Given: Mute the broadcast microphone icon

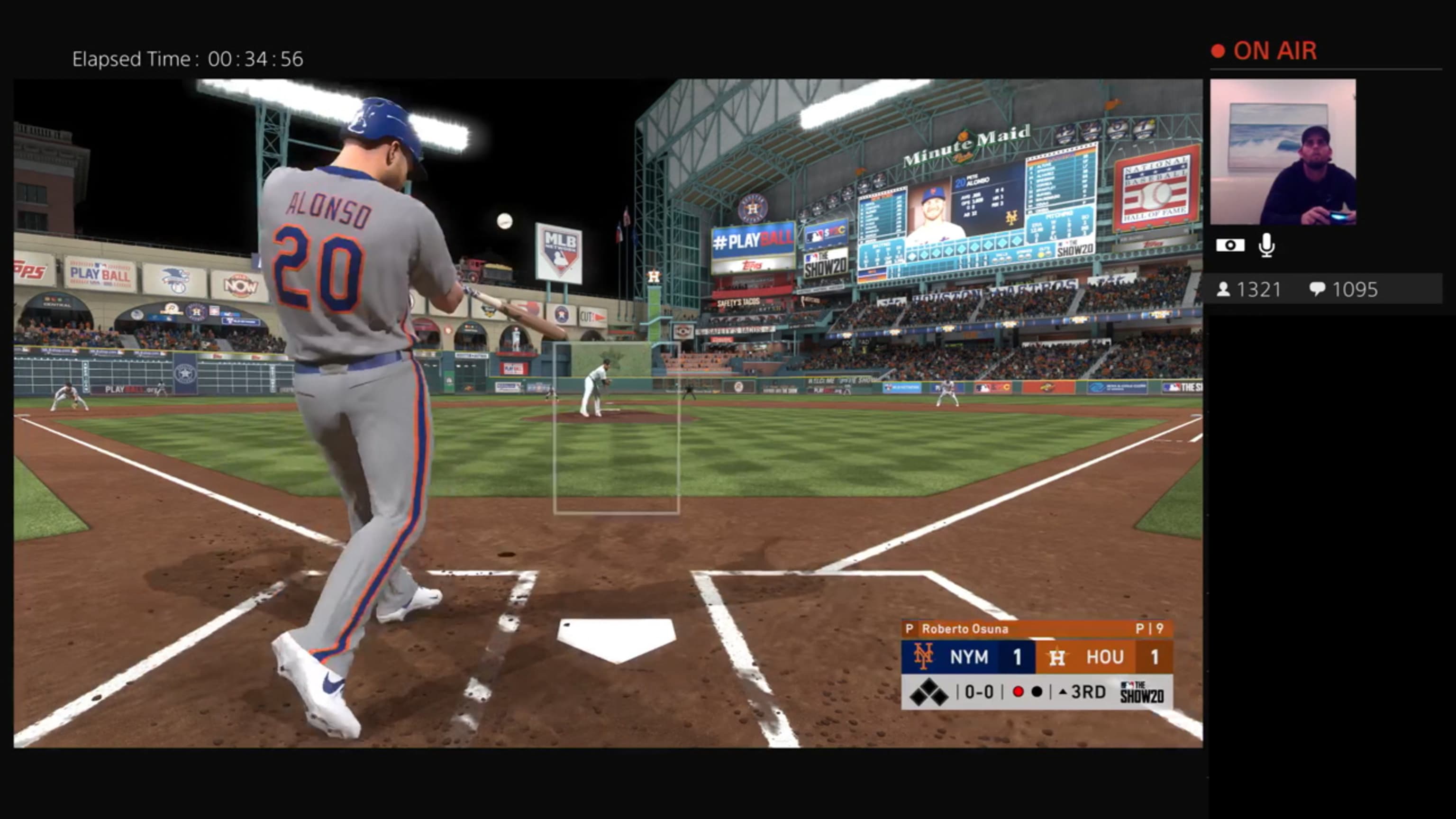Looking at the screenshot, I should 1266,246.
